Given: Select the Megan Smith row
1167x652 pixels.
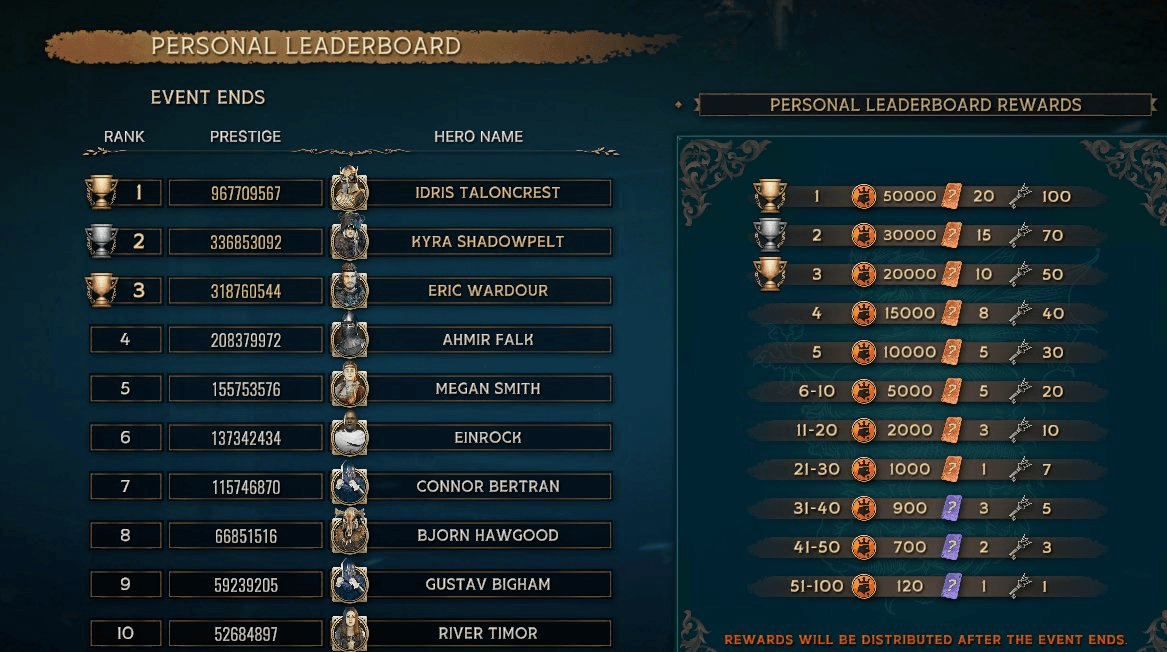Looking at the screenshot, I should click(x=487, y=389).
